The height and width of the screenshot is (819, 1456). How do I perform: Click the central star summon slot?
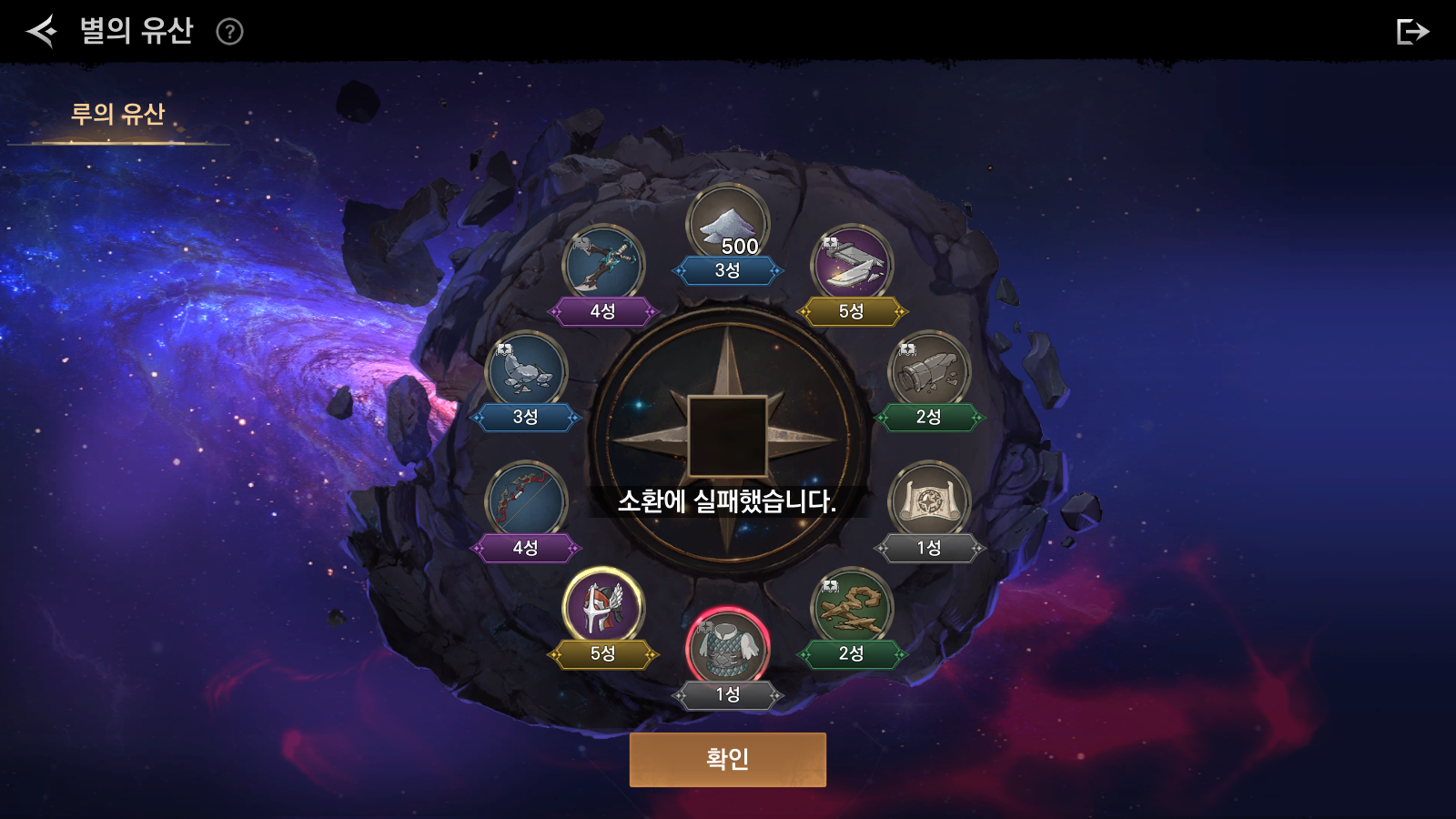[727, 436]
